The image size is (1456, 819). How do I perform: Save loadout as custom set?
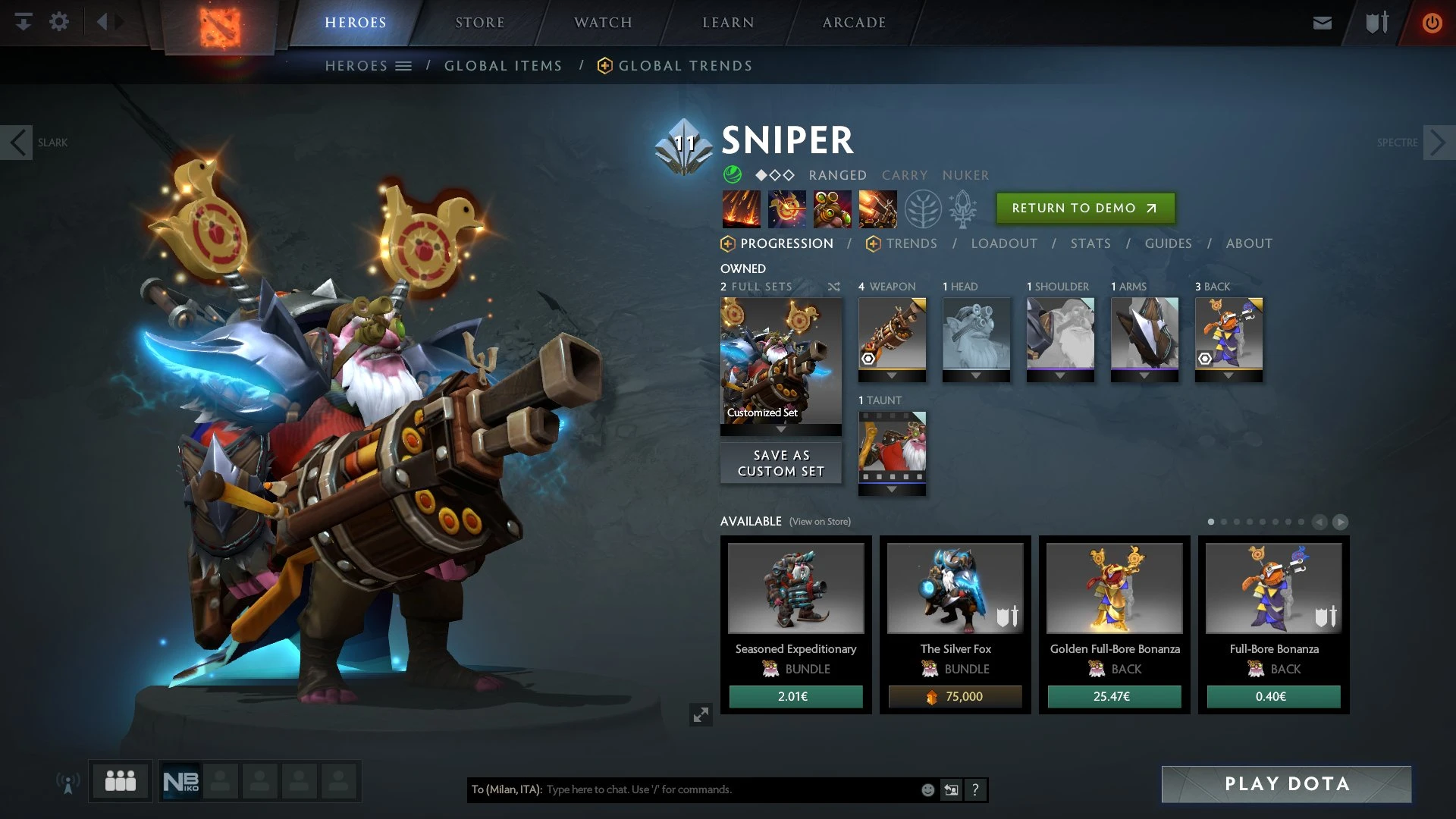tap(780, 463)
